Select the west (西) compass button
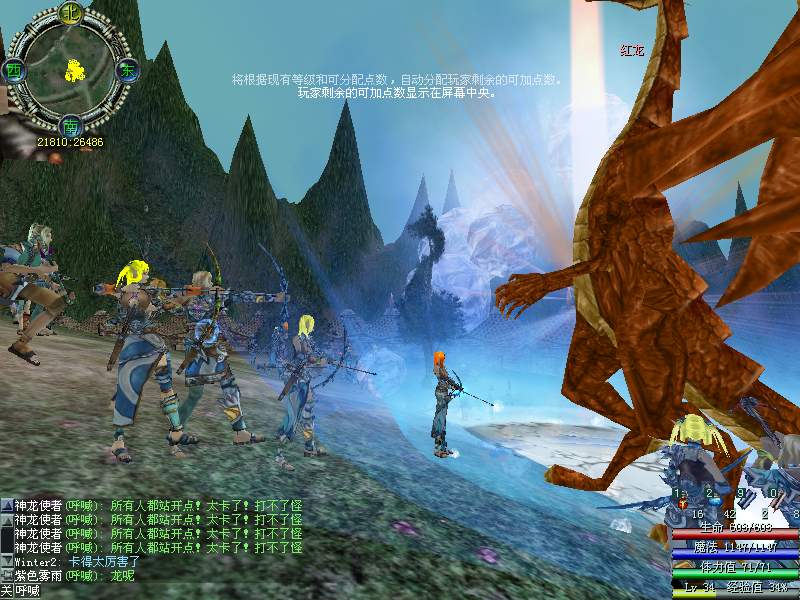800x600 pixels. pos(14,70)
